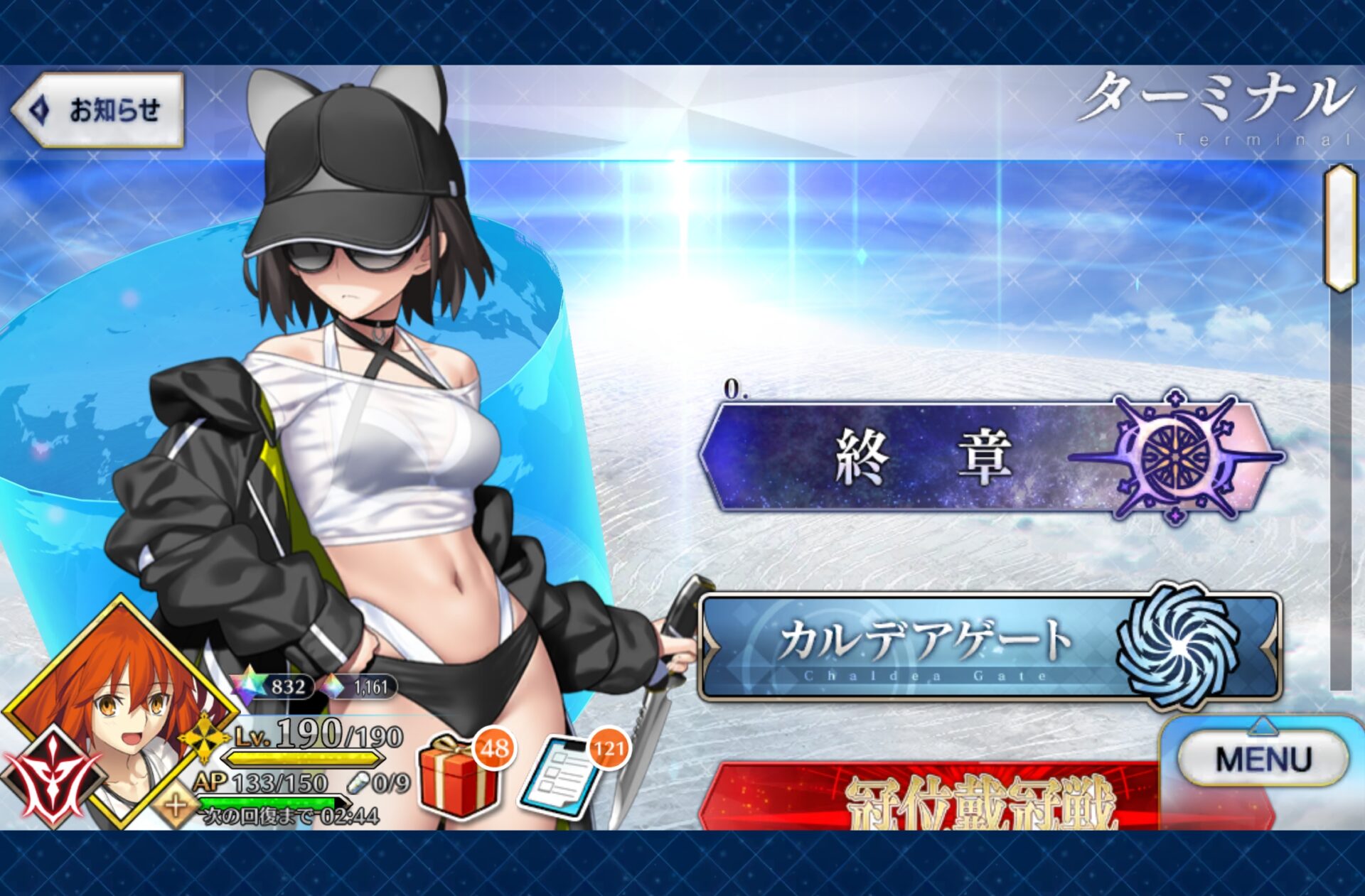The image size is (1365, 896).
Task: Click the plus AP recovery button
Action: (x=176, y=806)
